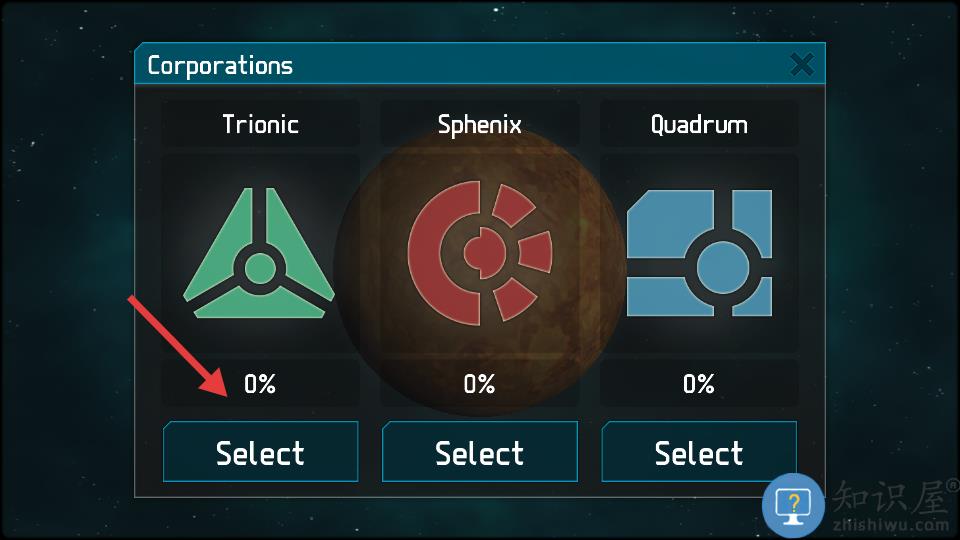Close the Corporations window

pos(801,66)
